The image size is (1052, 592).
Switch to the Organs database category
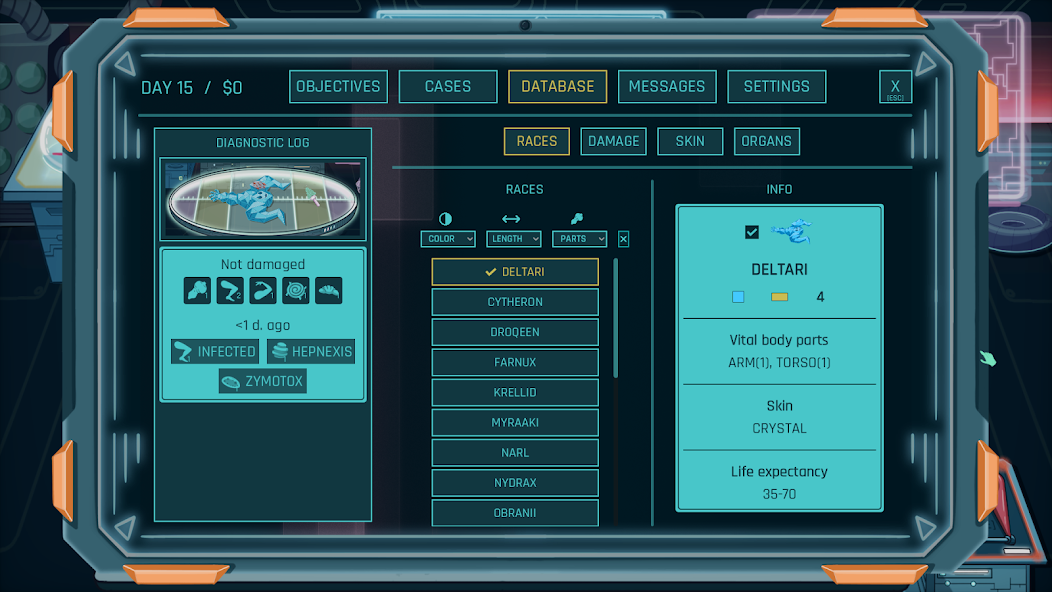pyautogui.click(x=766, y=142)
